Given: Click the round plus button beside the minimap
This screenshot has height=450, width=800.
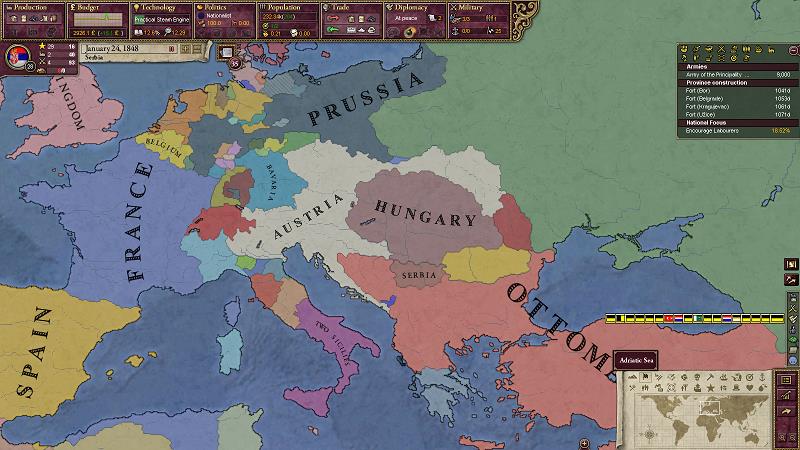Looking at the screenshot, I should [583, 442].
